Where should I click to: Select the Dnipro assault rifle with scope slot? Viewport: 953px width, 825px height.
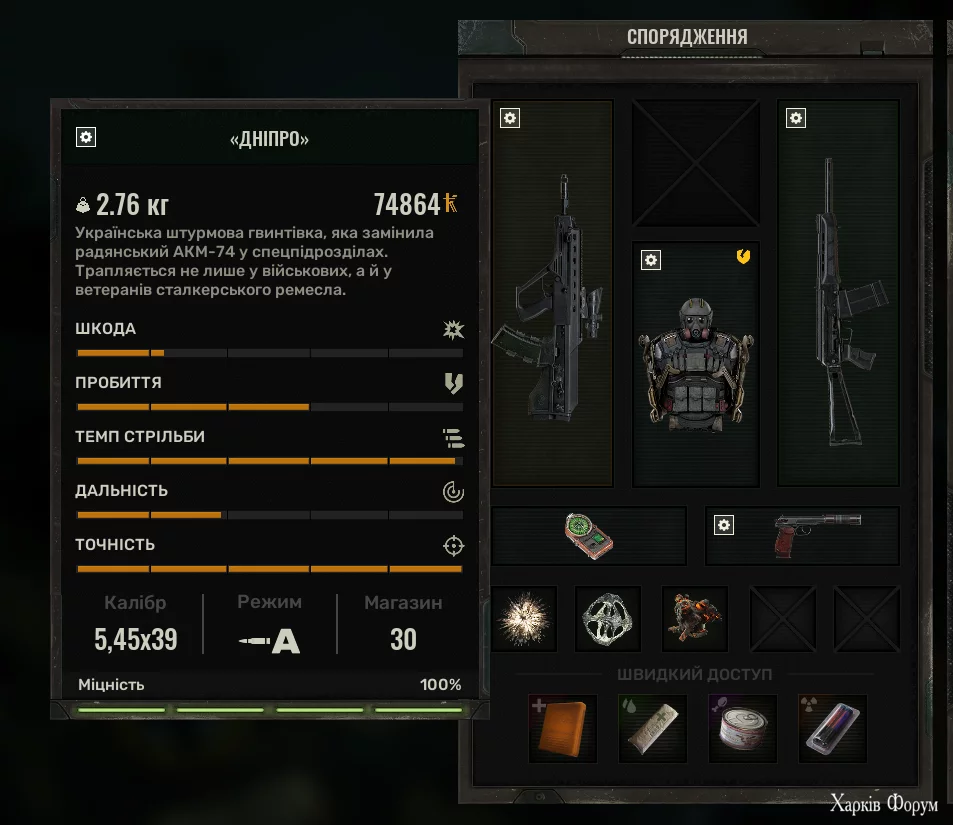[x=551, y=295]
